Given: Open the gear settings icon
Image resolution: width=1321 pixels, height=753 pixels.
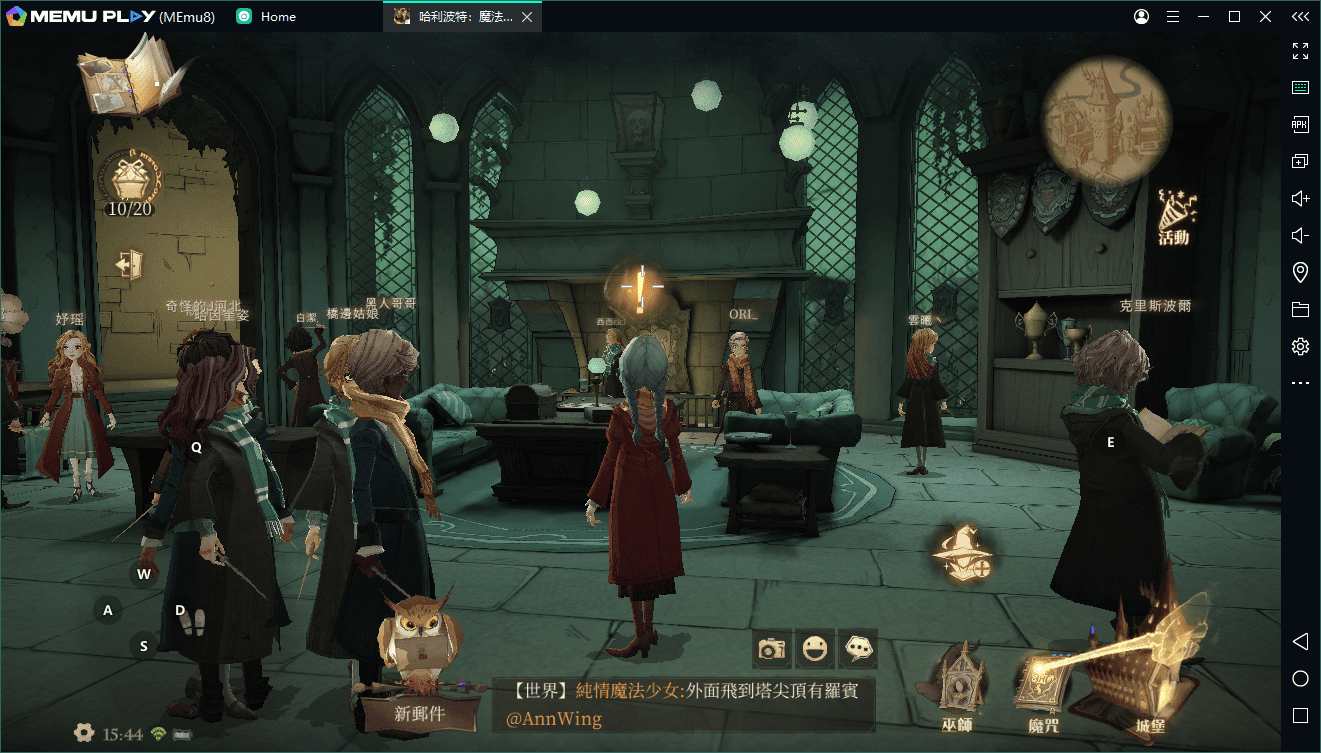Looking at the screenshot, I should [84, 733].
